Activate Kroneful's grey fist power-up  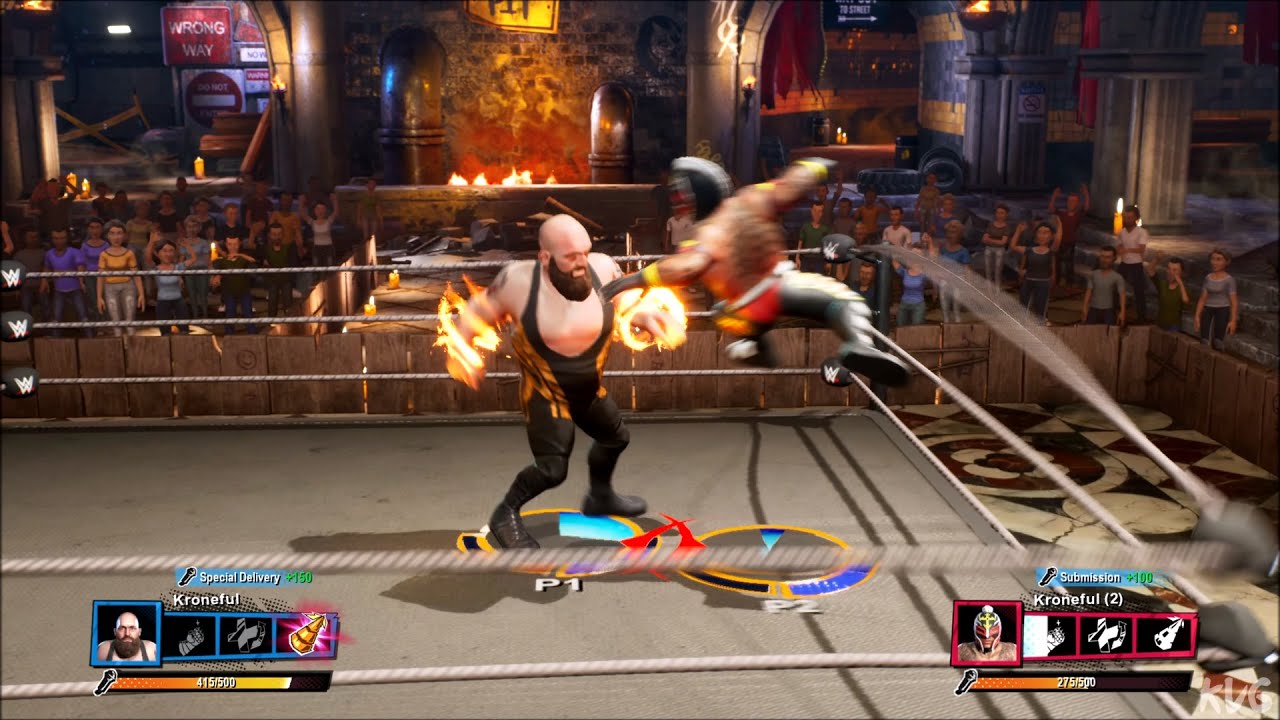coord(189,636)
